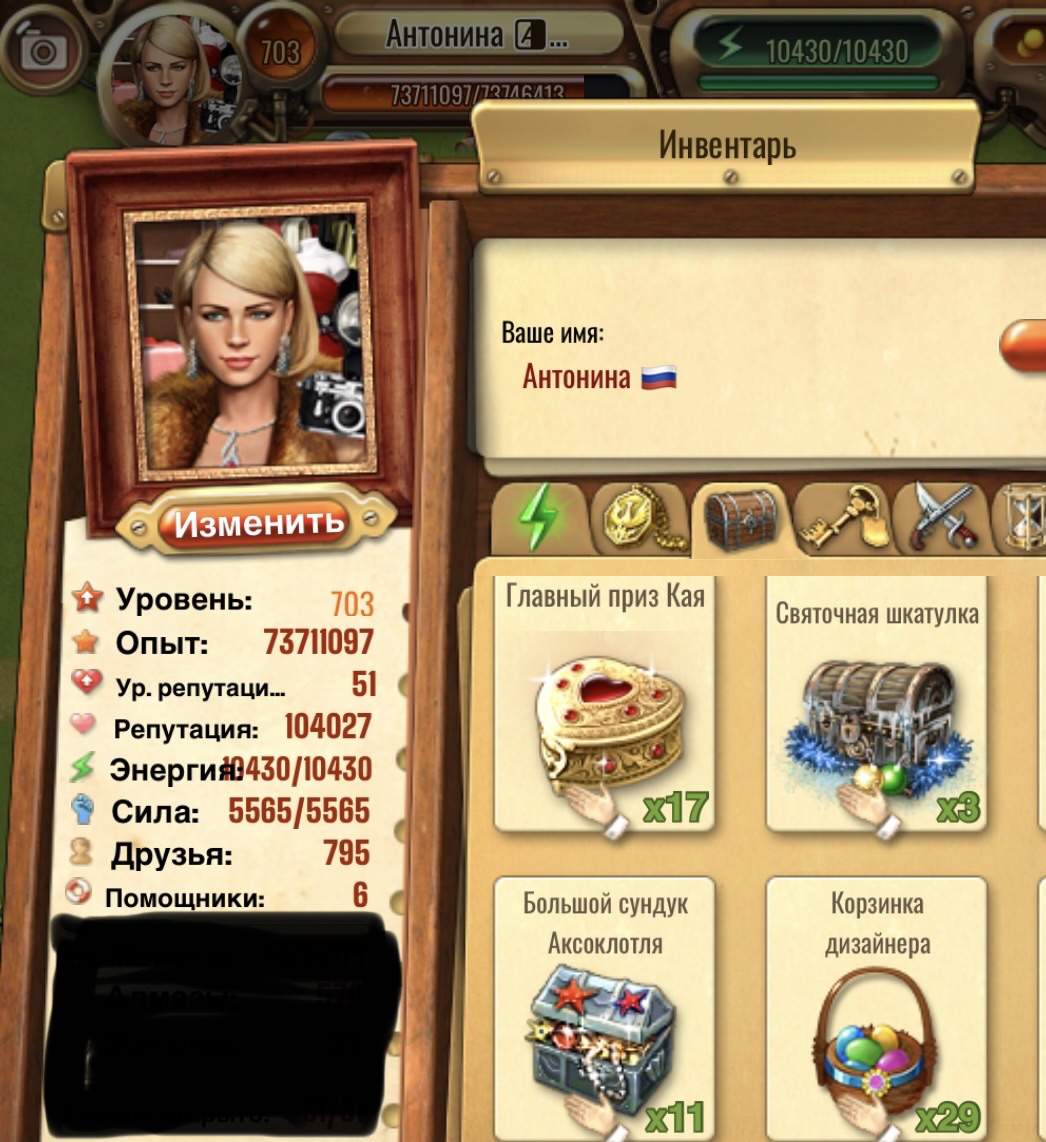Click the orange button beside the player name
Viewport: 1046px width, 1142px height.
(x=1025, y=346)
